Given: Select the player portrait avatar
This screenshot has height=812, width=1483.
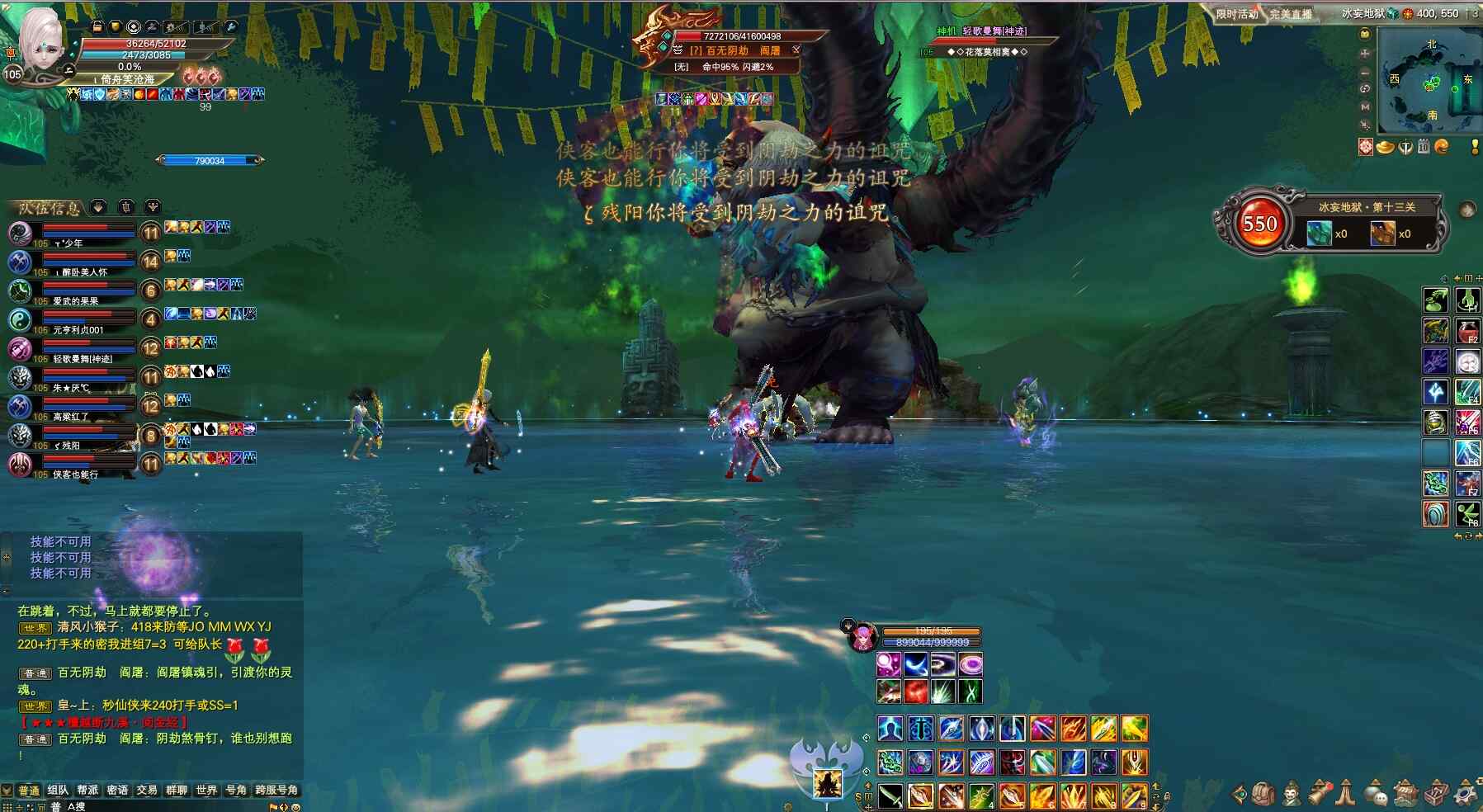Looking at the screenshot, I should 41,41.
